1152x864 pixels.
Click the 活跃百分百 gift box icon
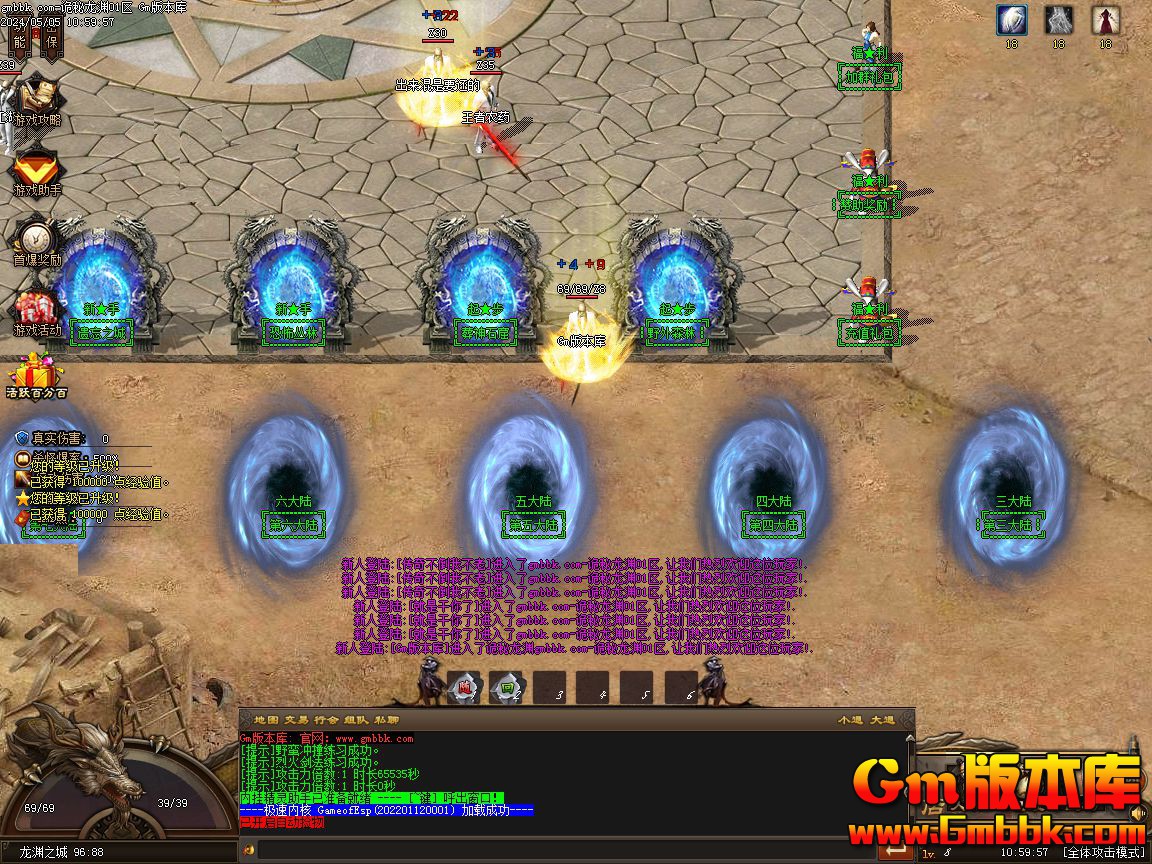[x=36, y=375]
